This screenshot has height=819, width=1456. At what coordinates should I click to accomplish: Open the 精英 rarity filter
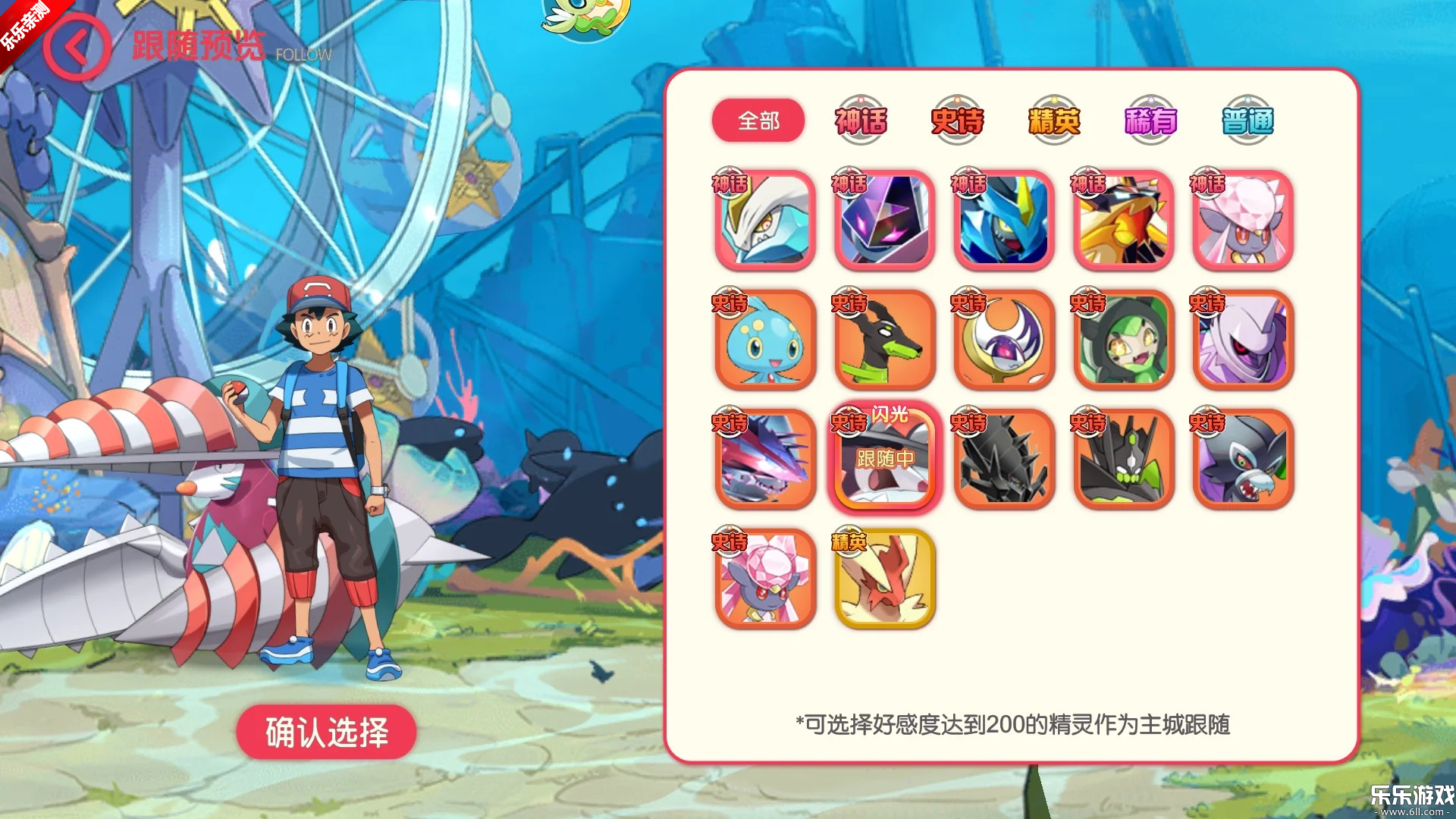(x=1053, y=119)
